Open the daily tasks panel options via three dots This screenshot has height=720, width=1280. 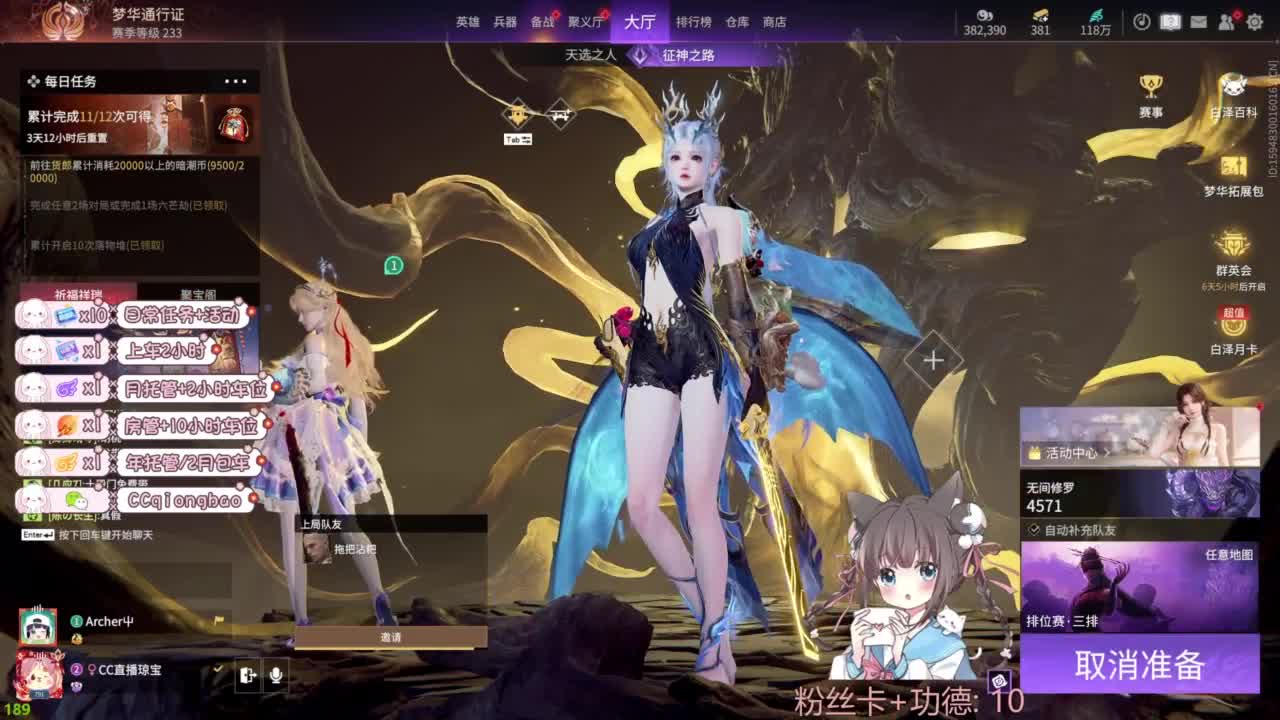point(238,81)
